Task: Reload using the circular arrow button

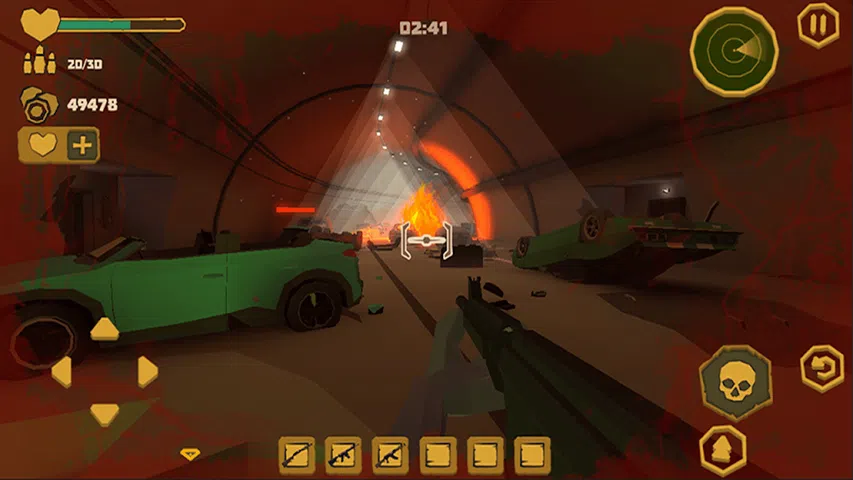Action: (x=821, y=368)
